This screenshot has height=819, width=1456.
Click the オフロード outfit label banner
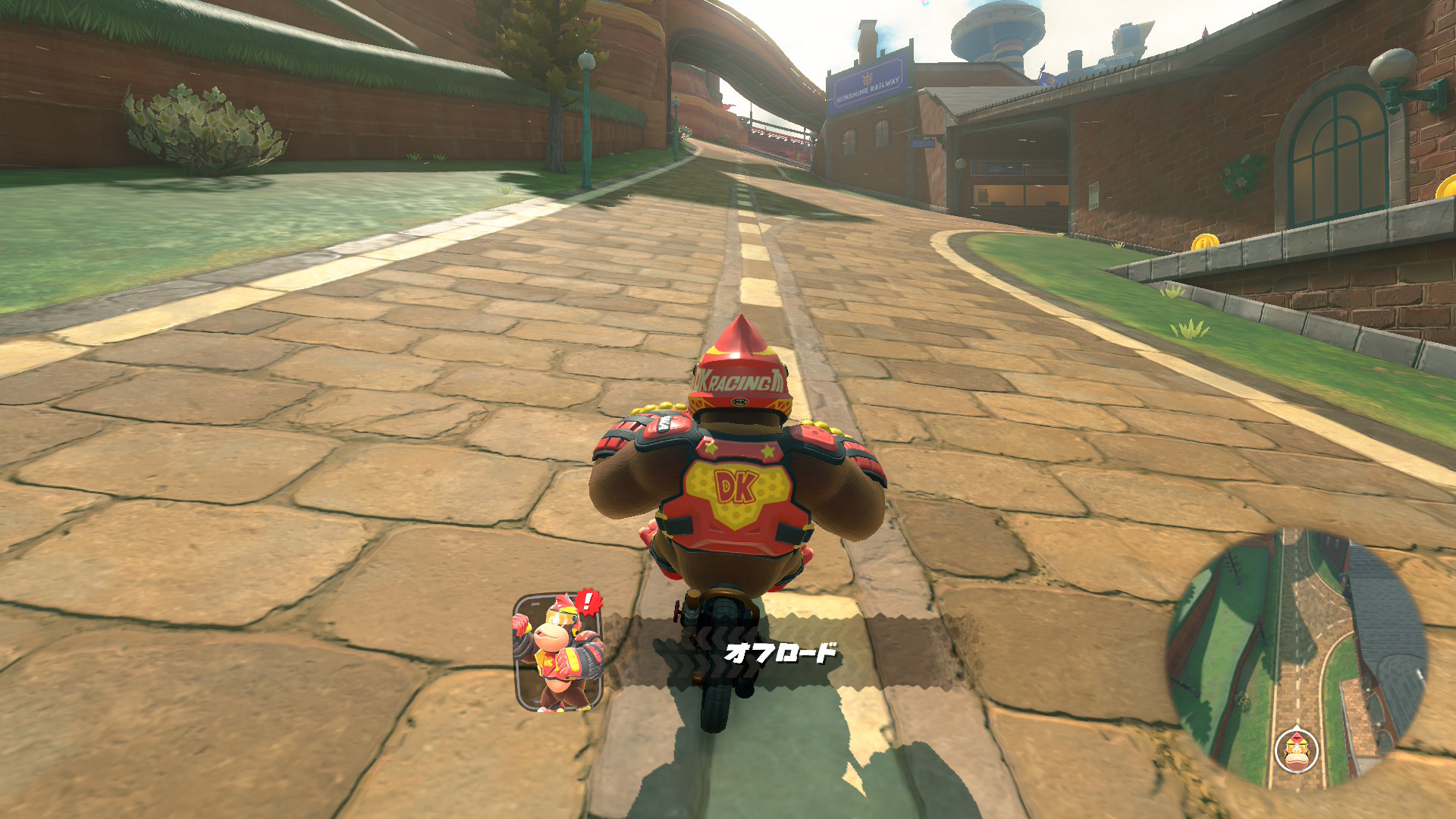coord(781,652)
